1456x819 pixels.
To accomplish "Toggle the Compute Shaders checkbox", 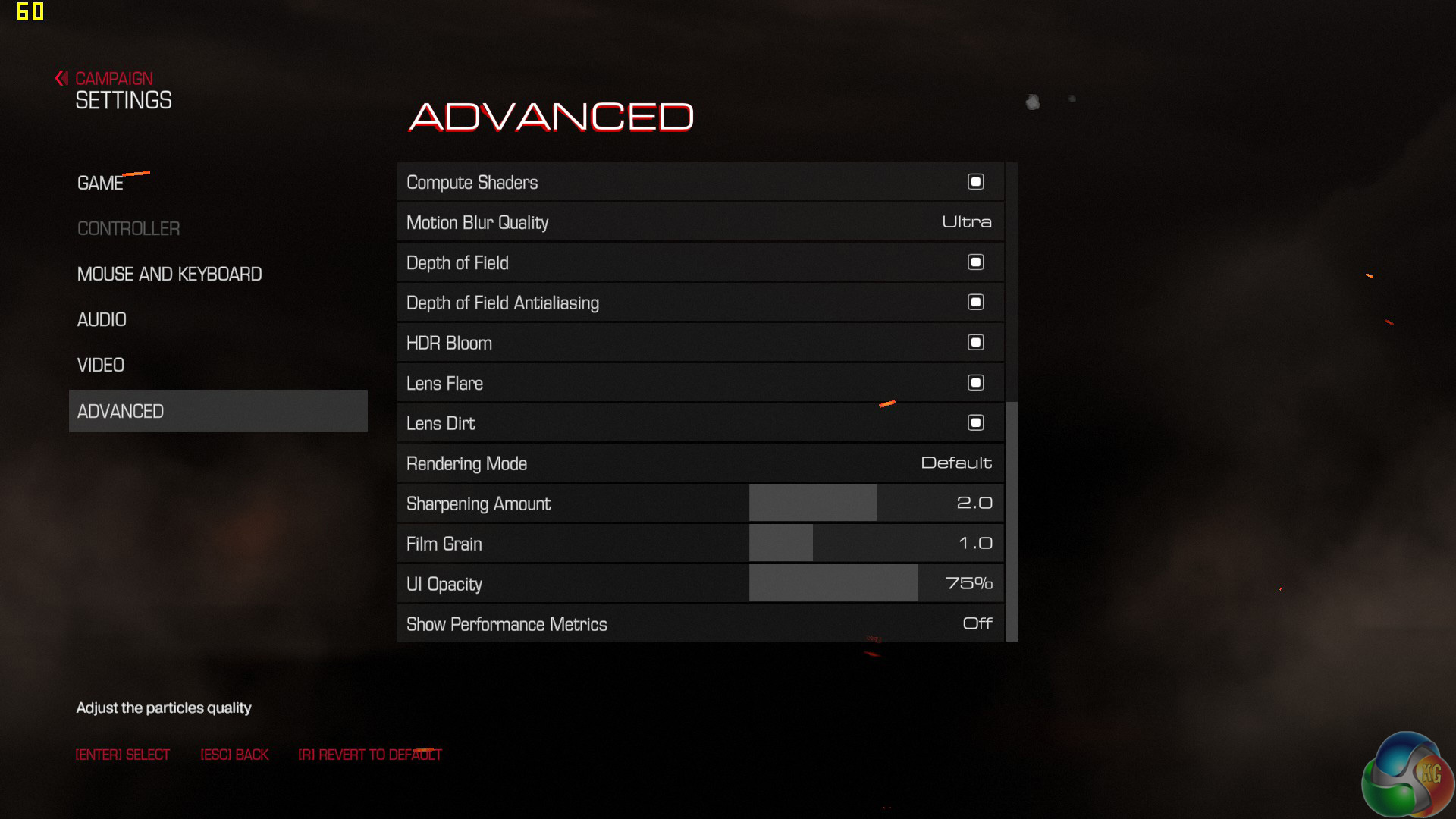I will 975,182.
